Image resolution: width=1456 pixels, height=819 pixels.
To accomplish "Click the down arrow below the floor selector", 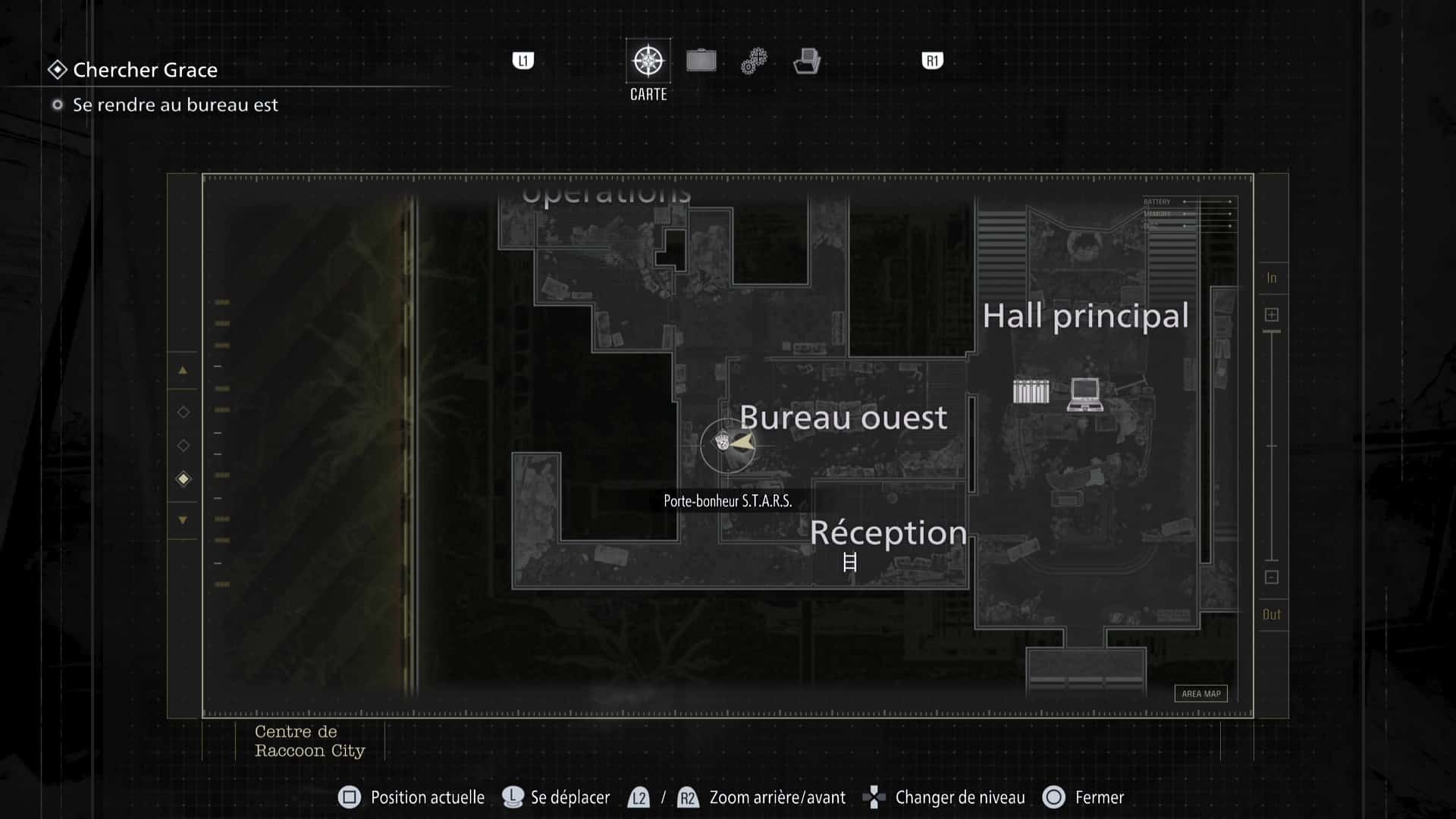I will [x=182, y=519].
